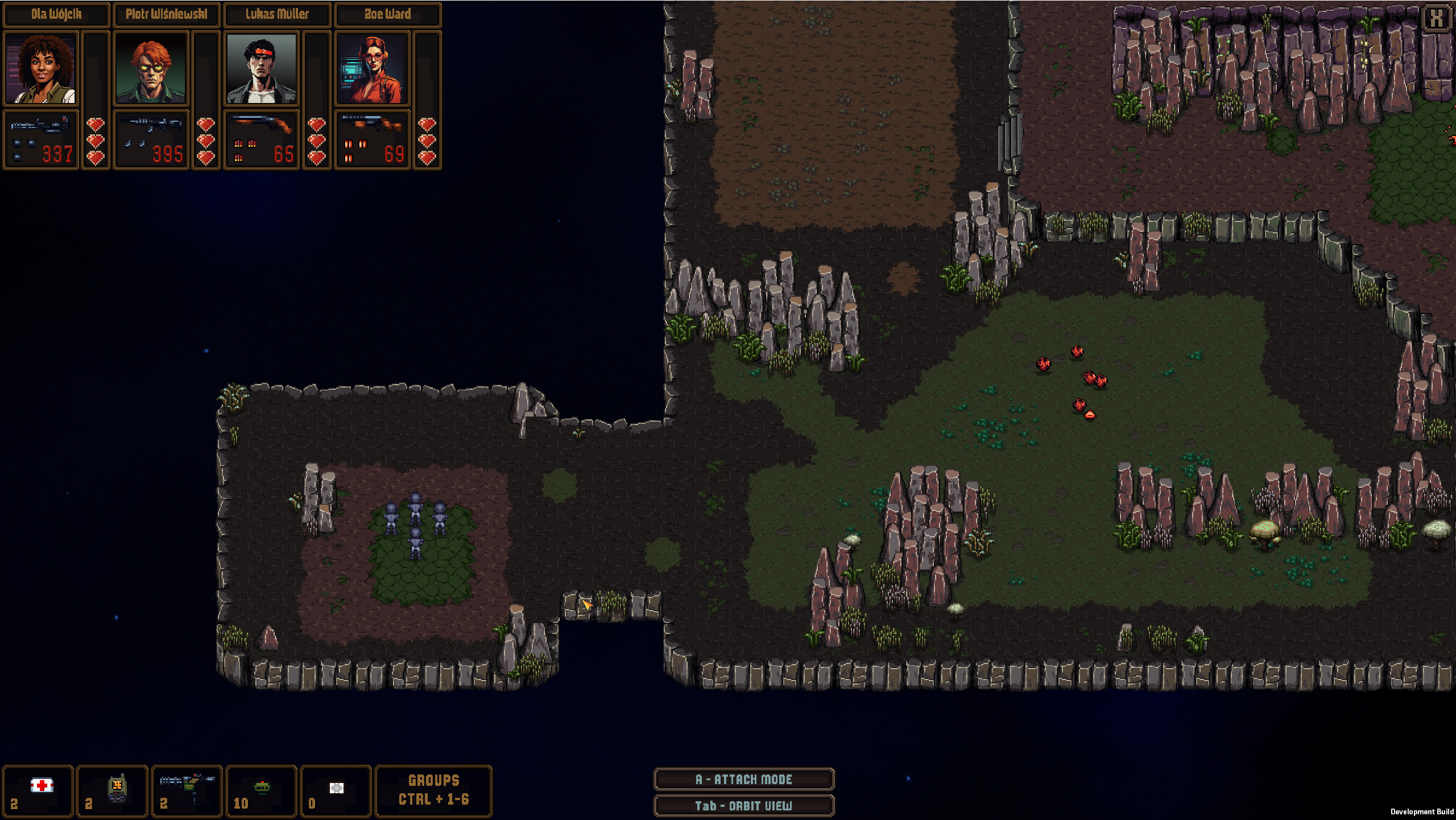This screenshot has width=1456, height=820.
Task: Select Lukas Müller's shotgun weapon slot
Action: click(262, 139)
